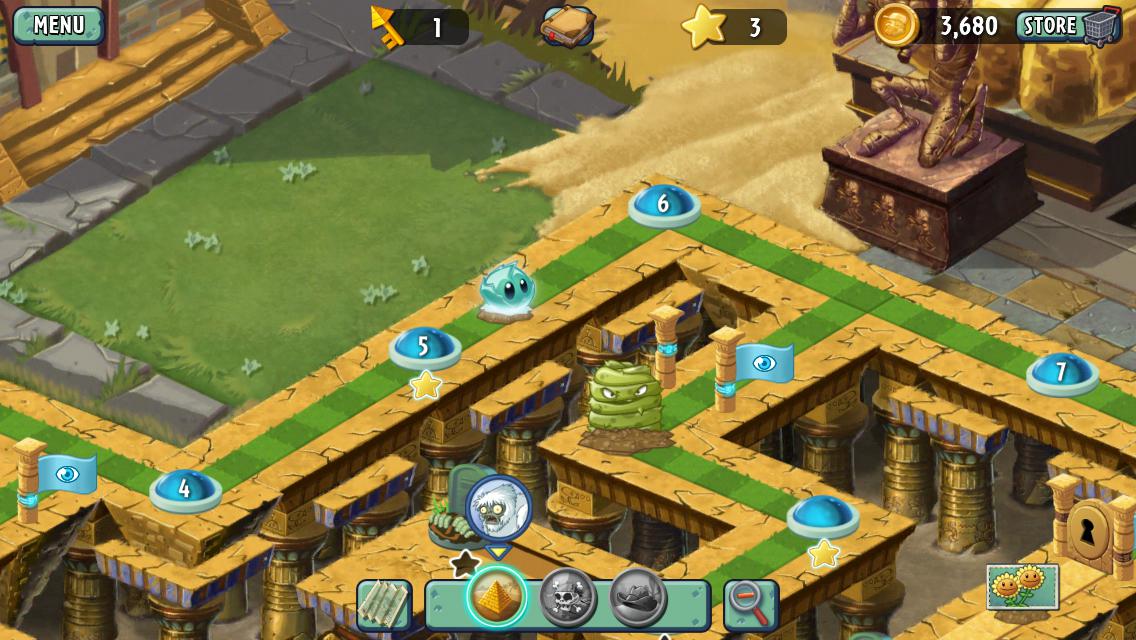Switch to the Pirate Seas skull world
This screenshot has width=1136, height=640.
568,598
